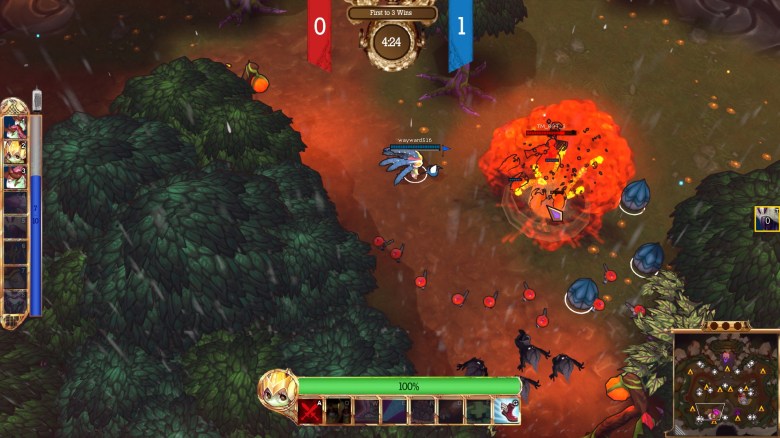Use the winged boot ability icon
Image resolution: width=780 pixels, height=438 pixels.
coord(507,411)
